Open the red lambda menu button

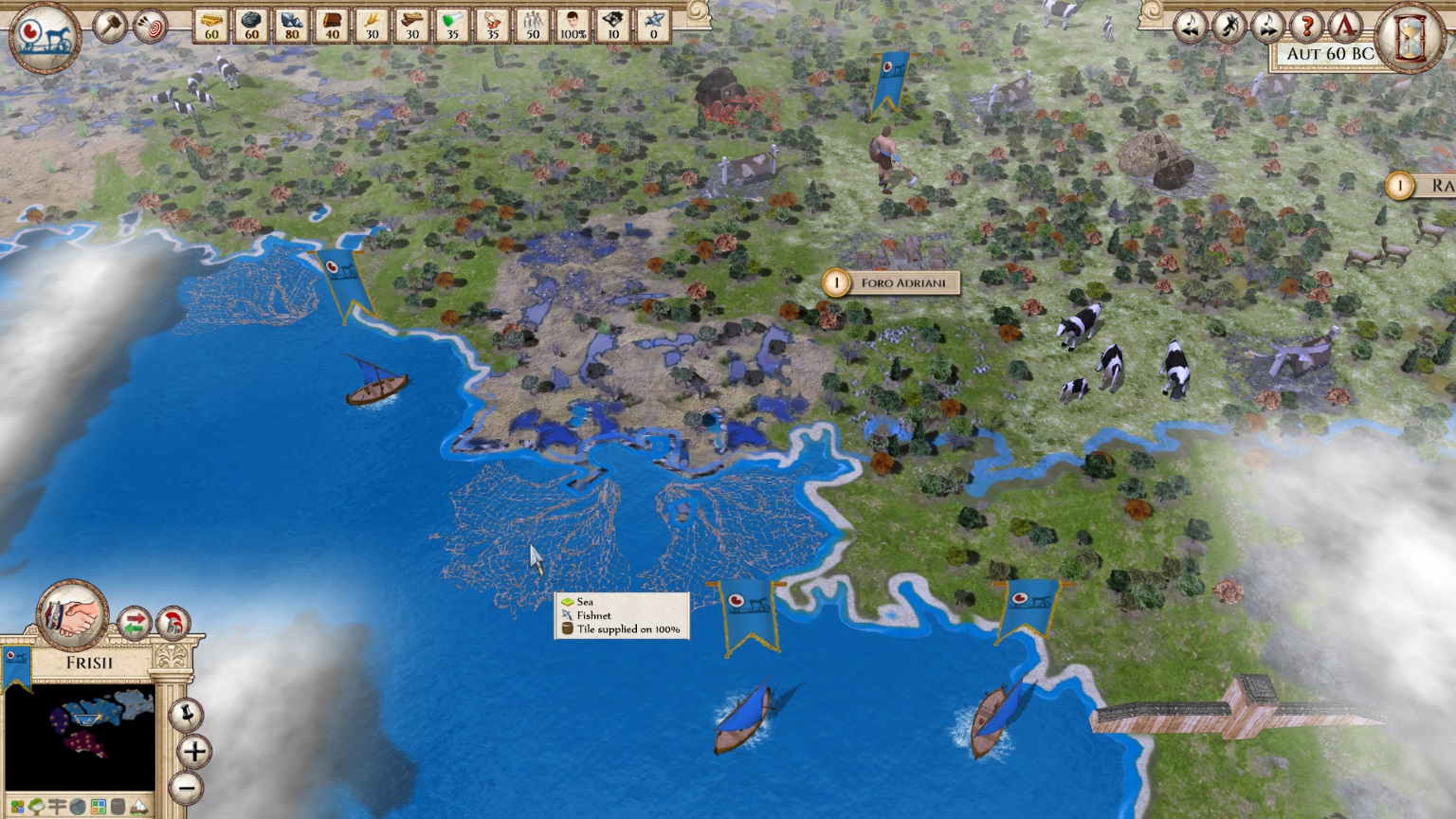point(1346,26)
